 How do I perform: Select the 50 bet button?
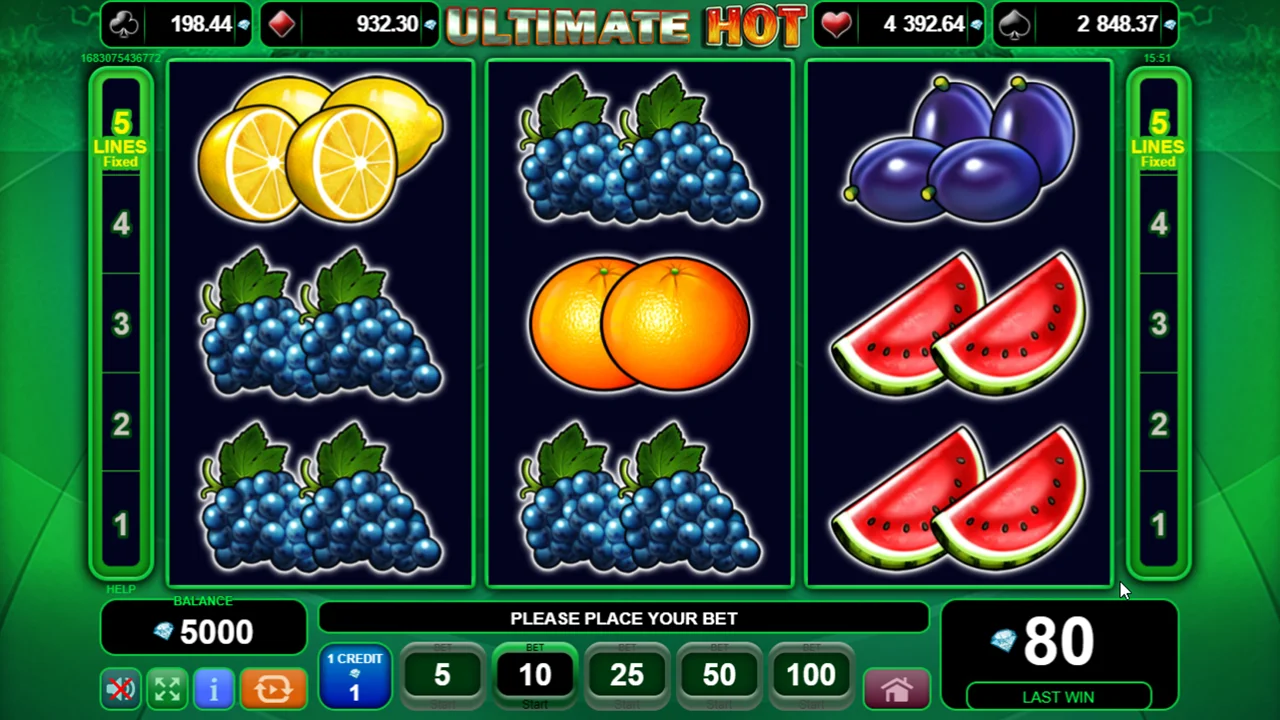(x=719, y=676)
